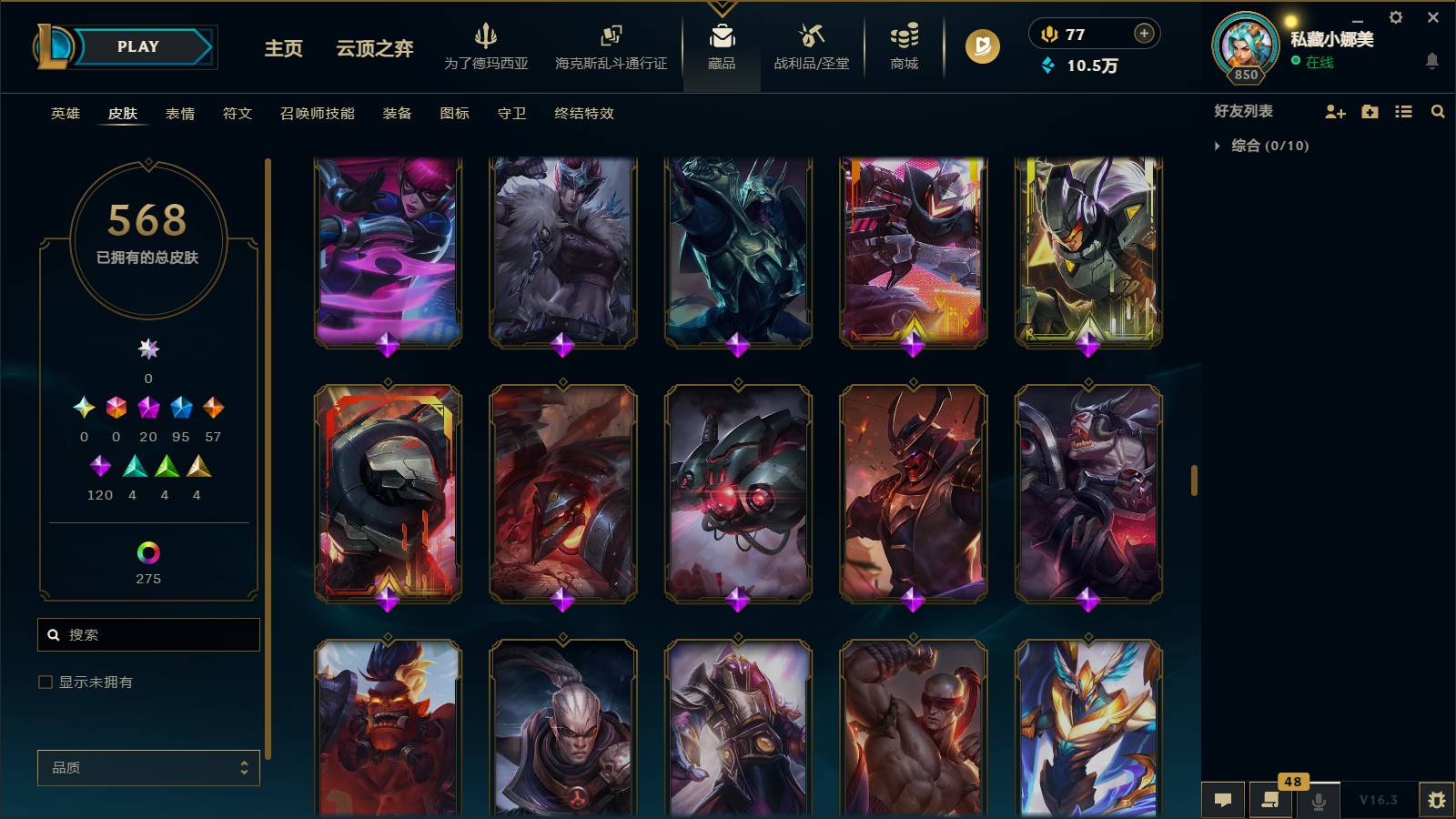1456x819 pixels.
Task: Toggle the chat bubble icon bottom right
Action: click(x=1223, y=799)
